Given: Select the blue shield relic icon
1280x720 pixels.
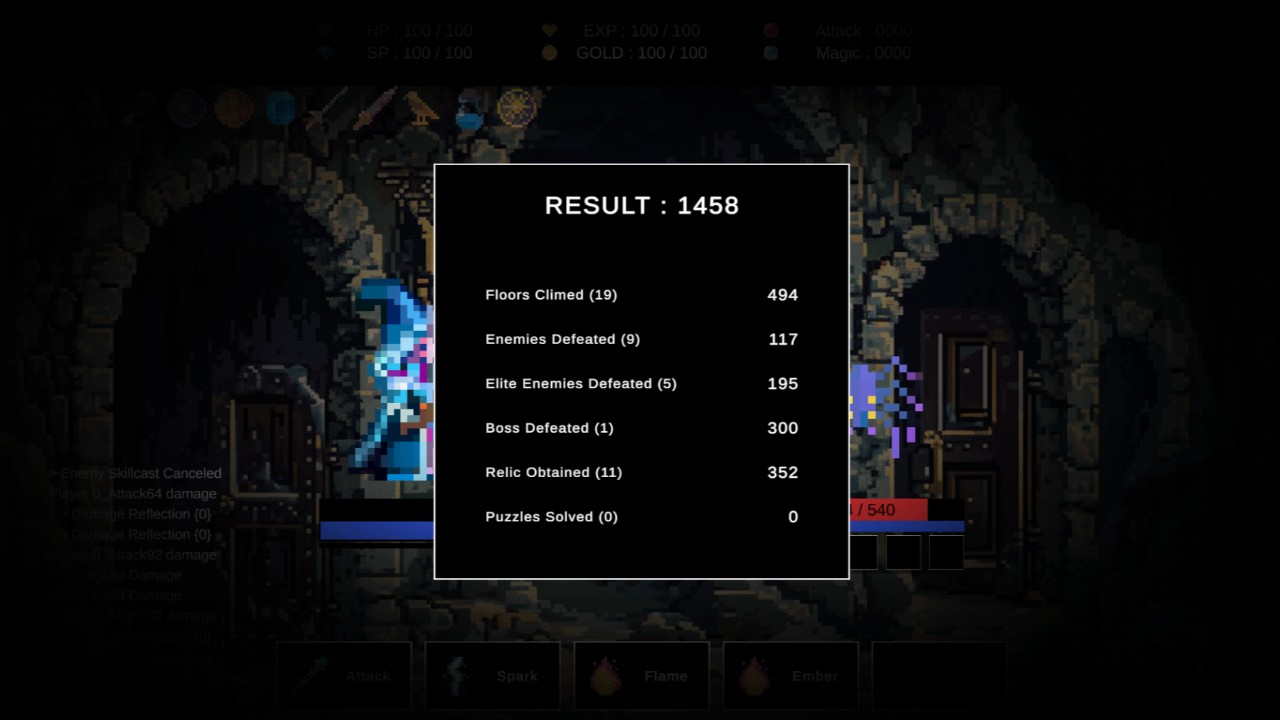Looking at the screenshot, I should tap(281, 108).
